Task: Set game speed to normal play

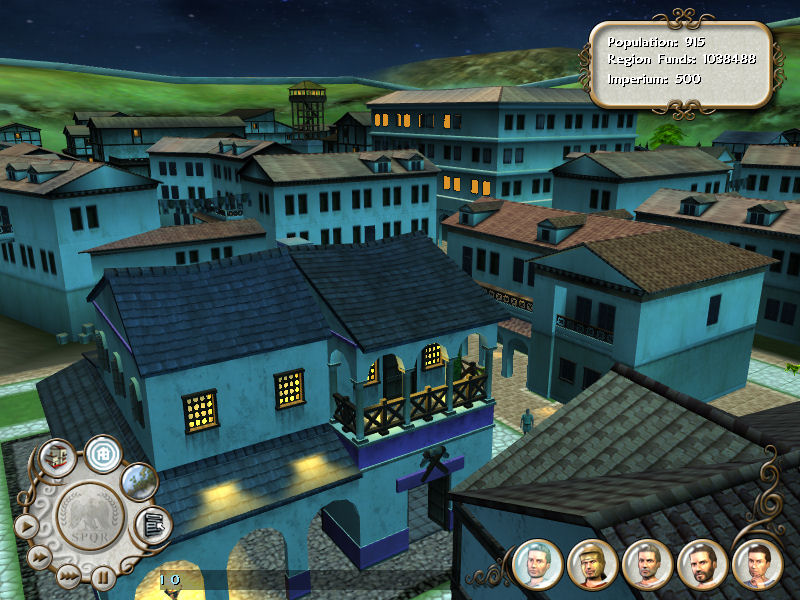Action: [26, 525]
